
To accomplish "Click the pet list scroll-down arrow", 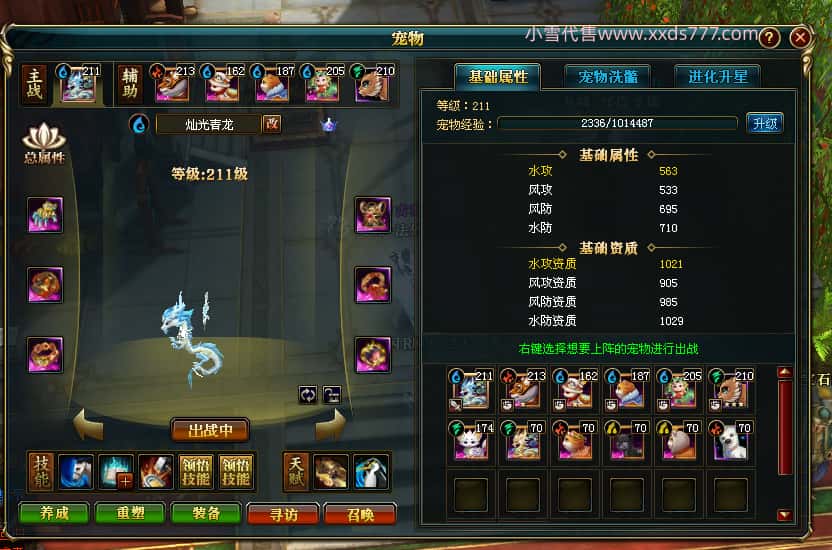I will pyautogui.click(x=784, y=515).
